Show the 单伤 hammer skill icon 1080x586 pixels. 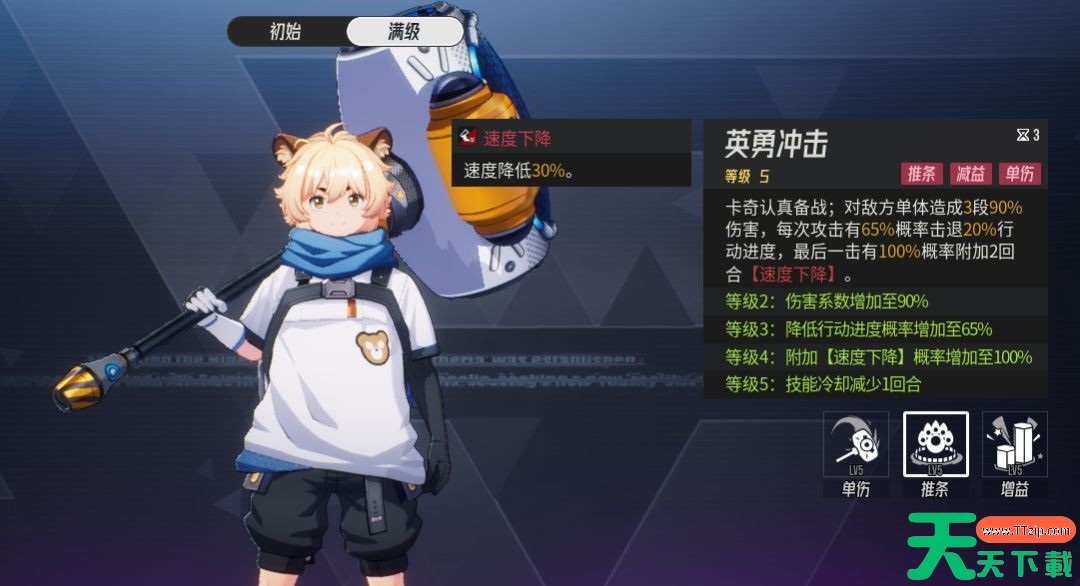coord(856,444)
